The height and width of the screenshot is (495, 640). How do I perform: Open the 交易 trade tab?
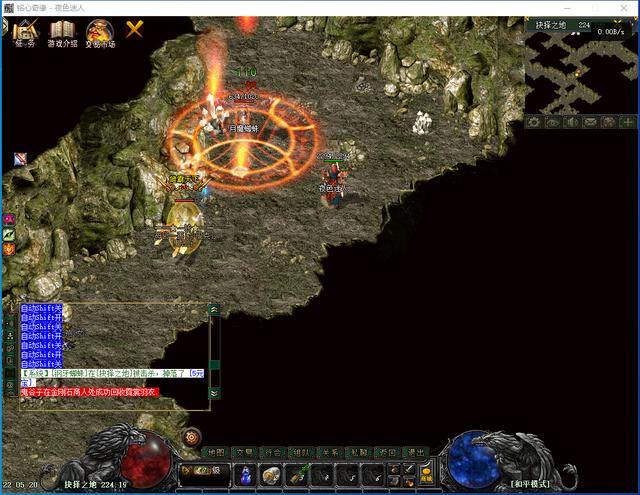245,452
